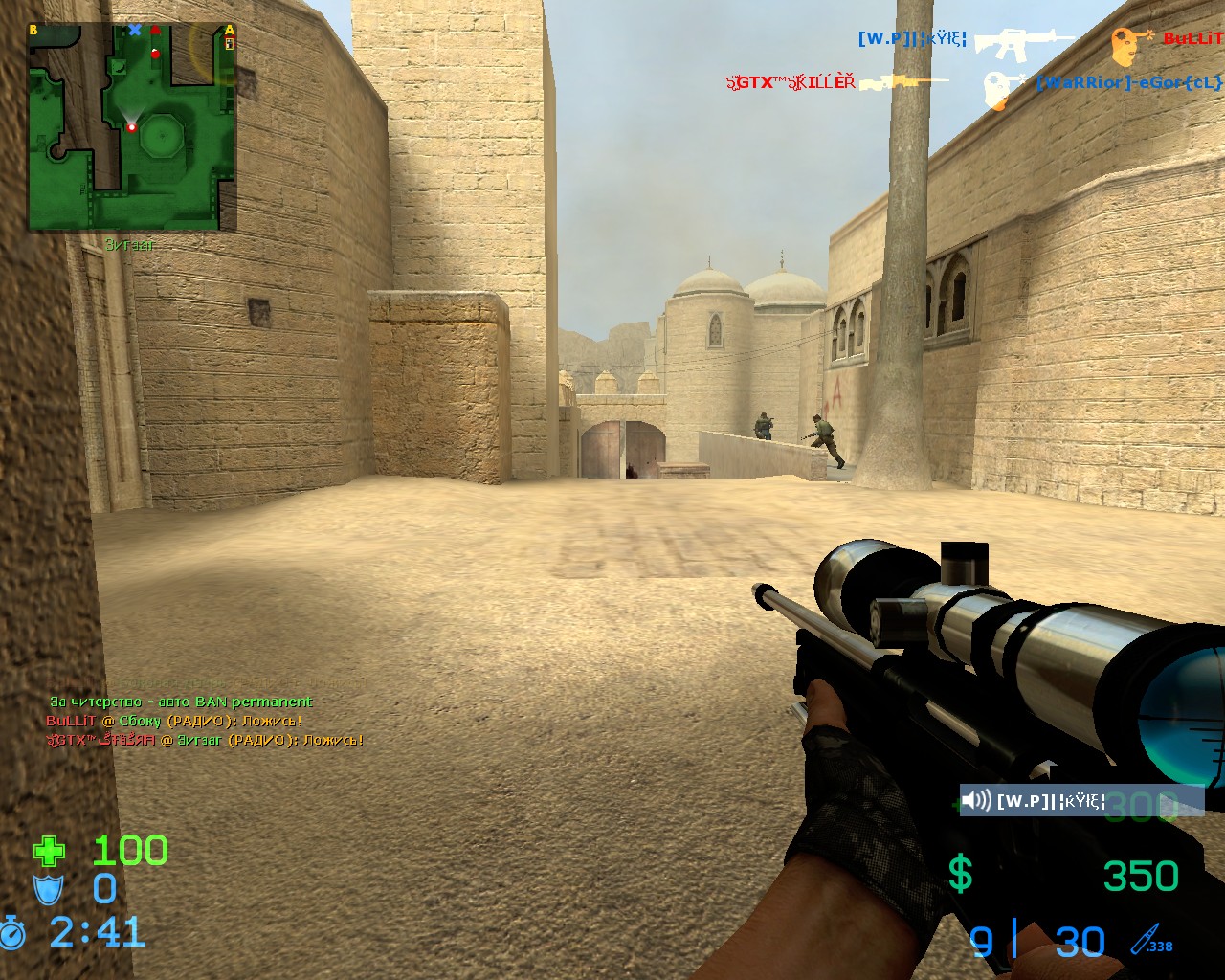Select the green auto BAN server message
Viewport: 1225px width, 980px height.
click(181, 702)
